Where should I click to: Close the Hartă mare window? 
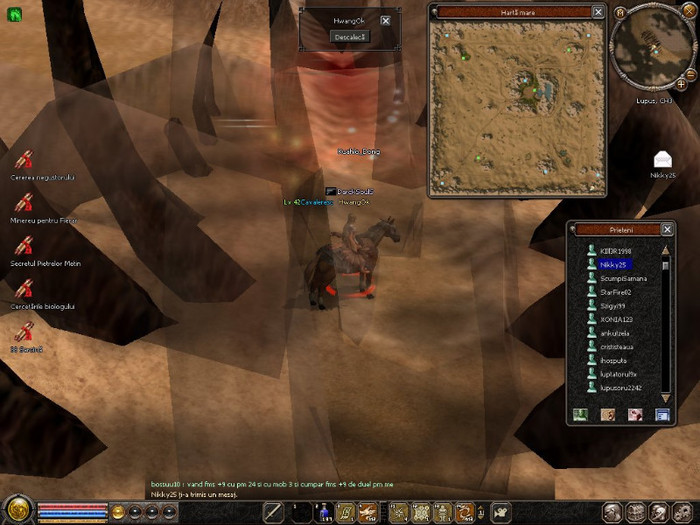tap(598, 12)
